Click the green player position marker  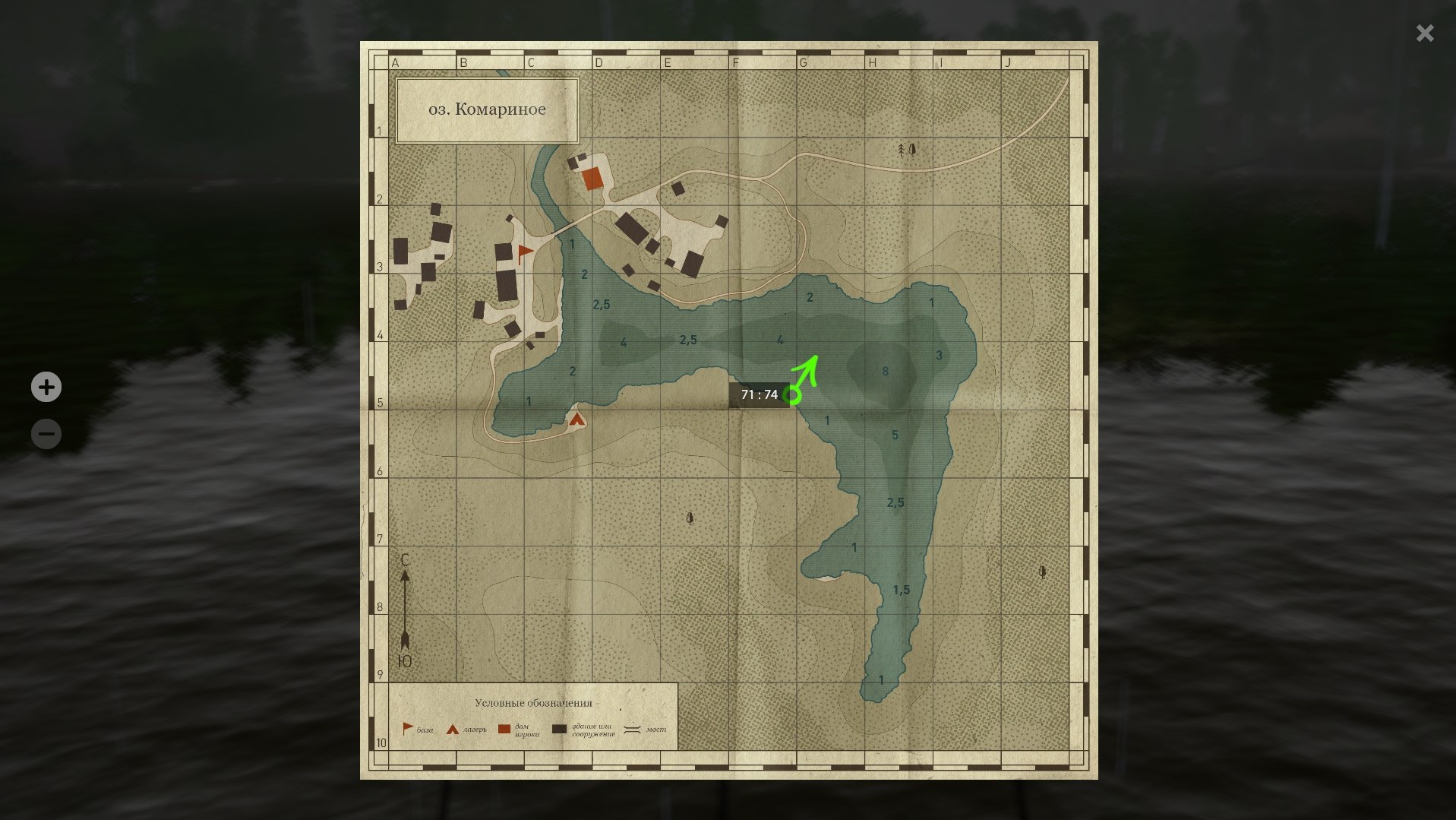coord(793,395)
